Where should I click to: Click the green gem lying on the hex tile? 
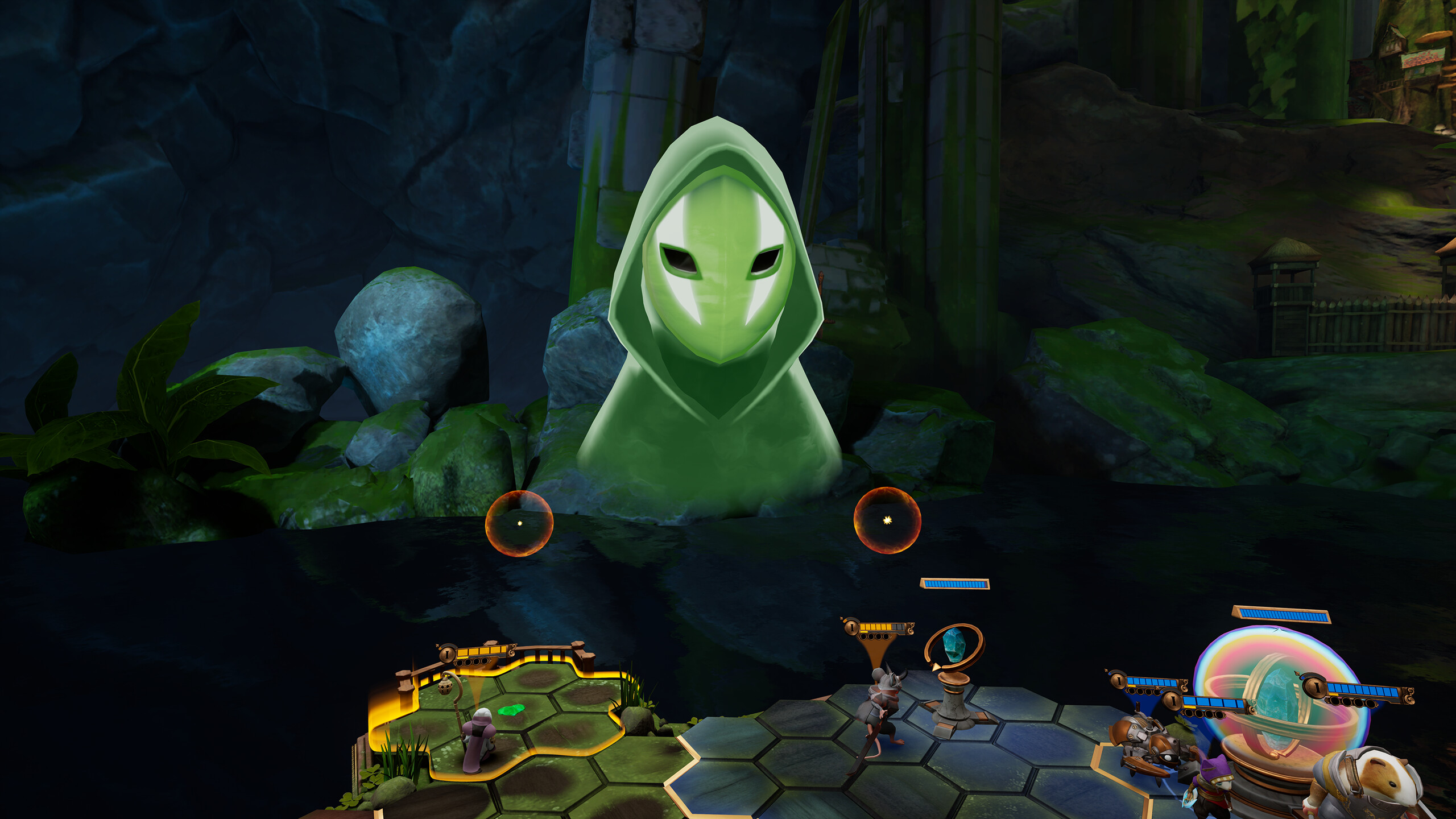[x=511, y=710]
